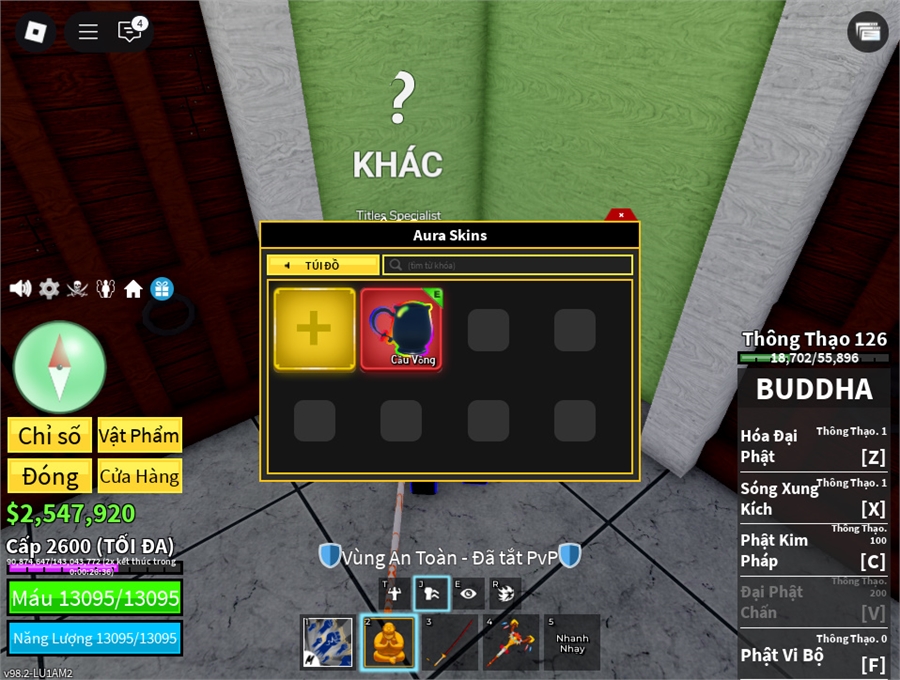Click the Đóng button

50,476
